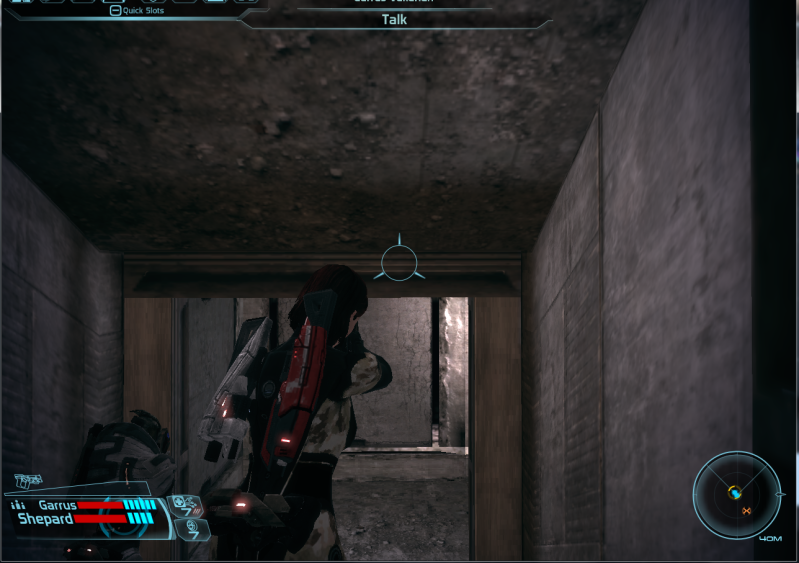Select the grenade count icon

click(x=190, y=526)
